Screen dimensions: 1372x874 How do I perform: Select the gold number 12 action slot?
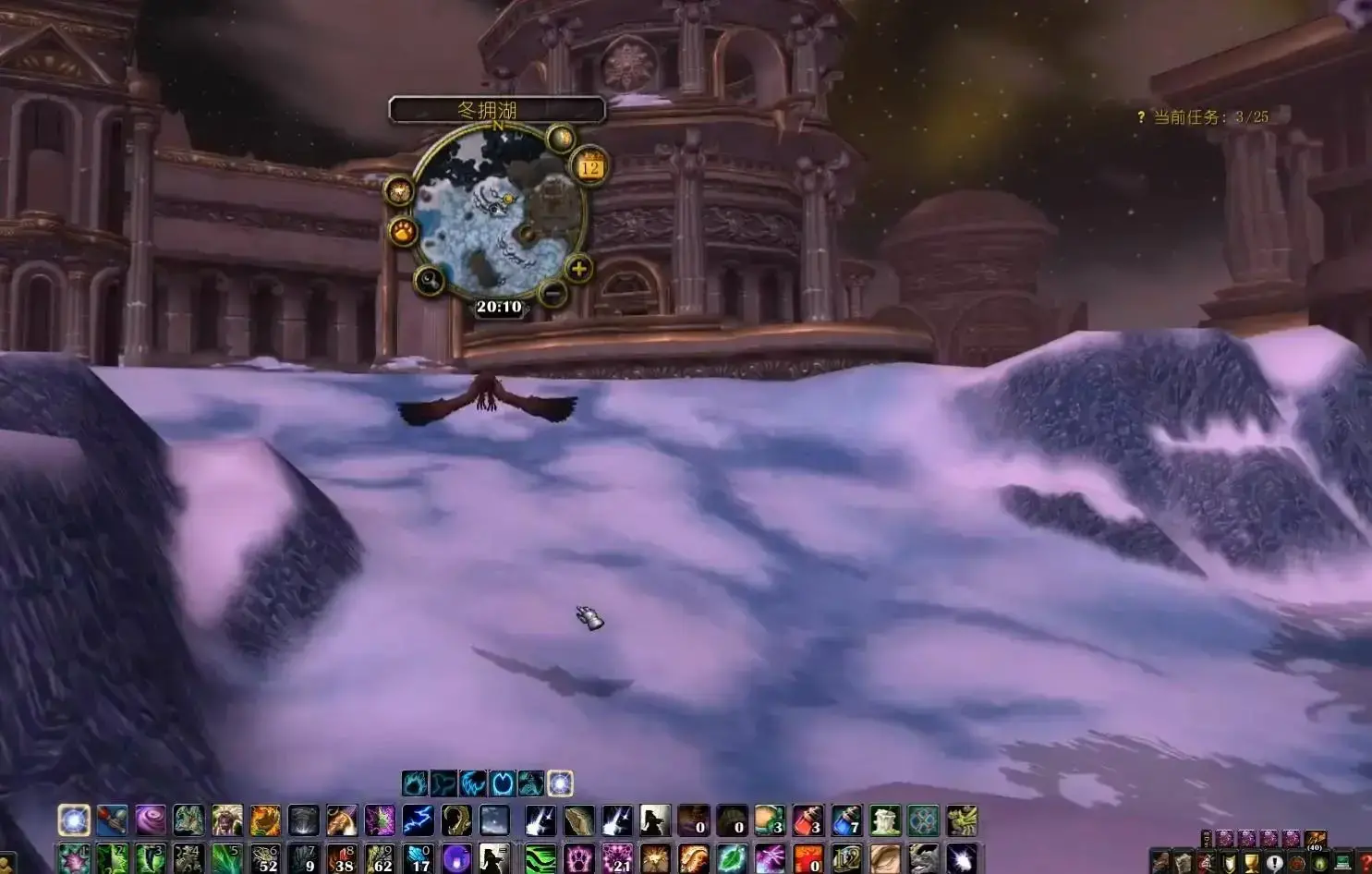[845, 858]
